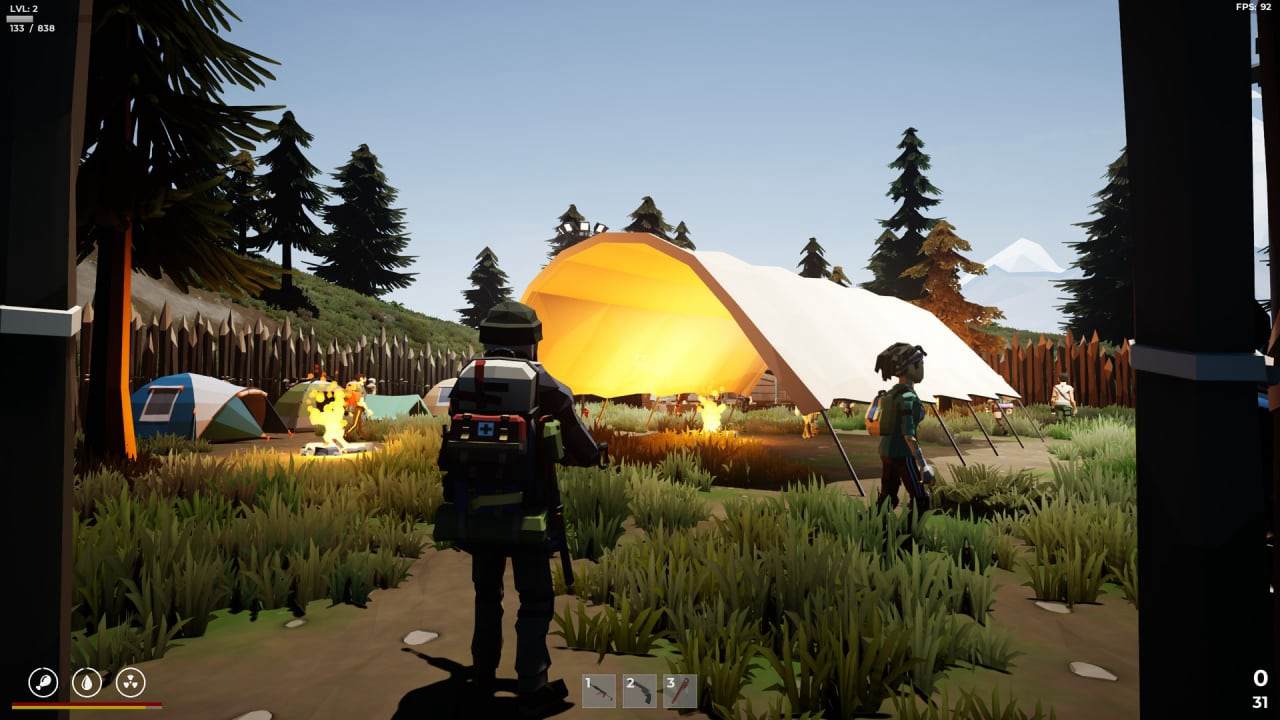Click the yellow stamina bar at bottom left
The width and height of the screenshot is (1280, 720).
coord(82,708)
